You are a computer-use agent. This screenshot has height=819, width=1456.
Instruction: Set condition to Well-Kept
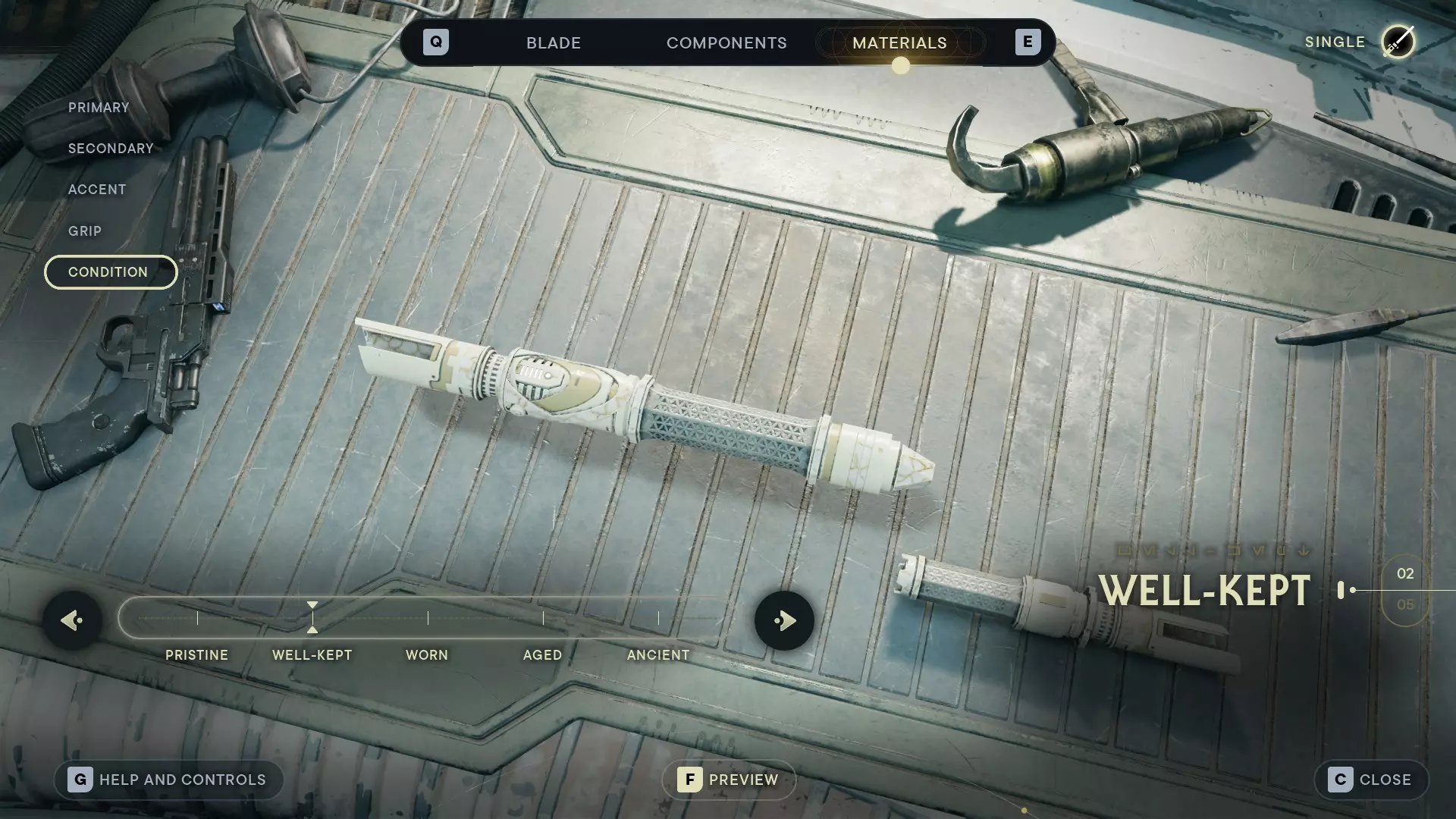pyautogui.click(x=312, y=619)
